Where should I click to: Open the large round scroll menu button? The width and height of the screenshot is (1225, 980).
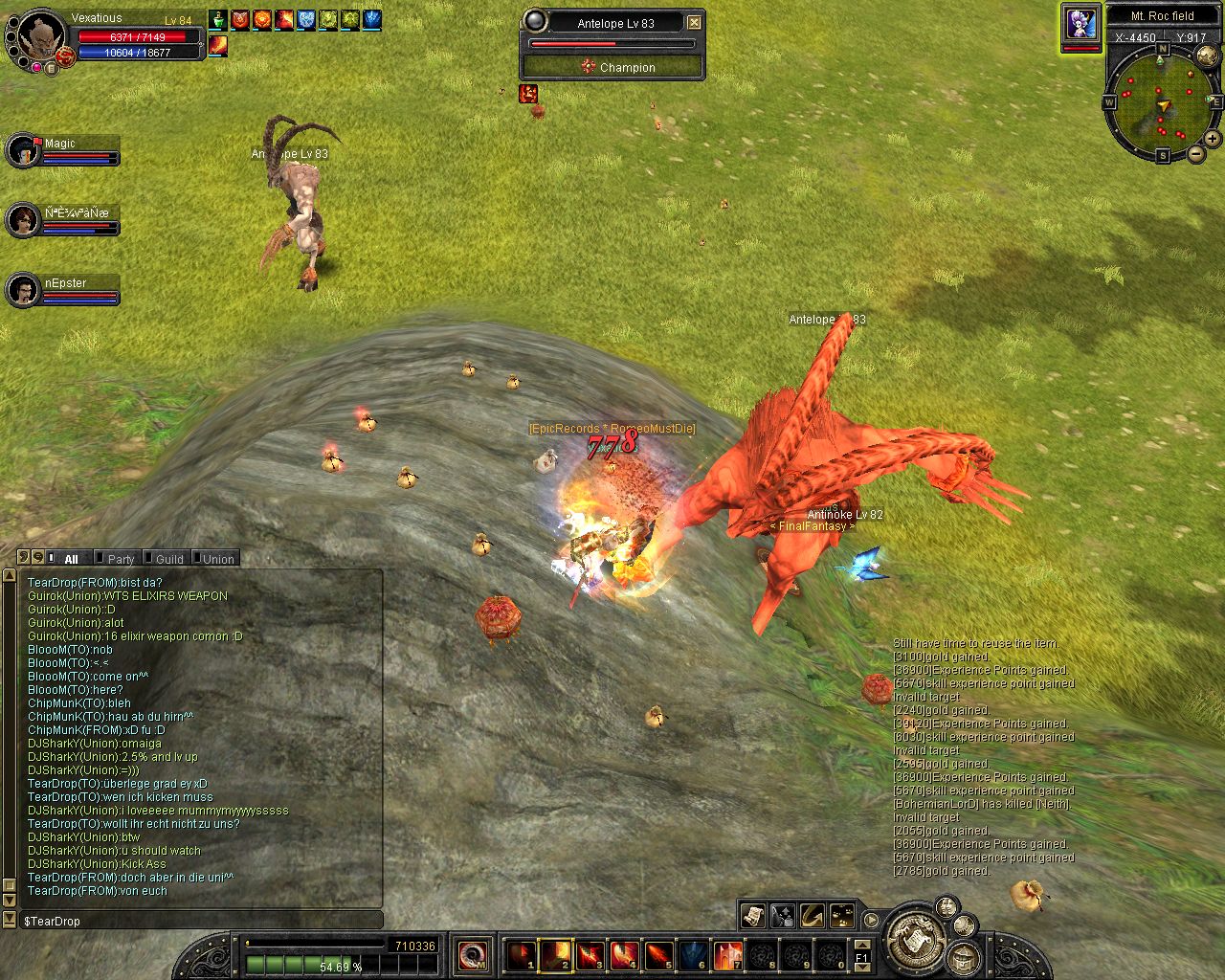click(916, 939)
